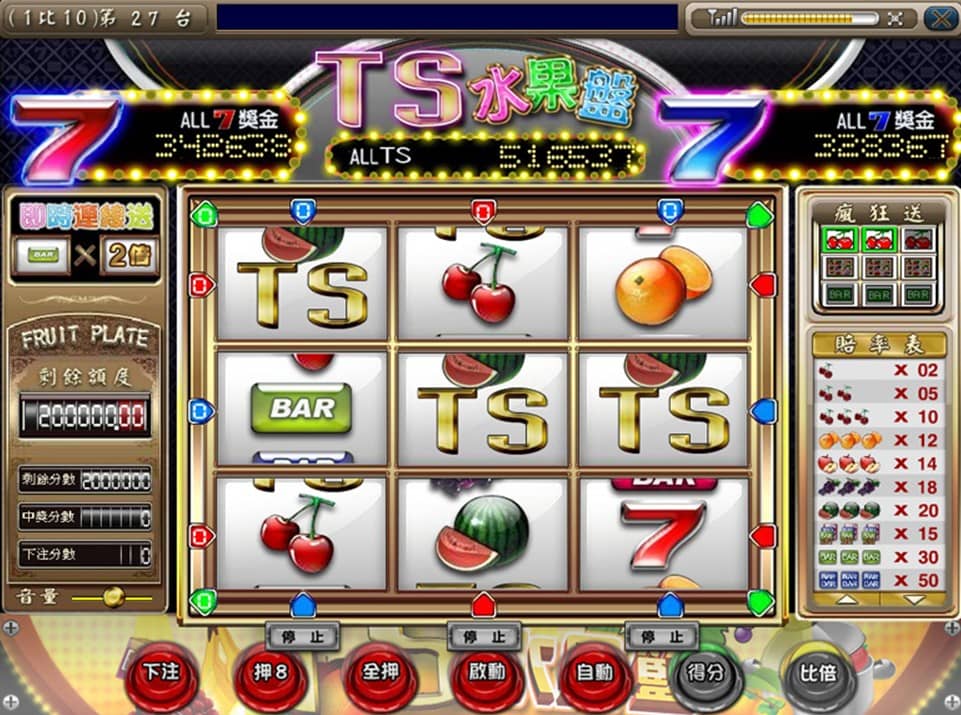This screenshot has height=715, width=961.
Task: Collect winnings with the 得分 button
Action: [x=706, y=673]
